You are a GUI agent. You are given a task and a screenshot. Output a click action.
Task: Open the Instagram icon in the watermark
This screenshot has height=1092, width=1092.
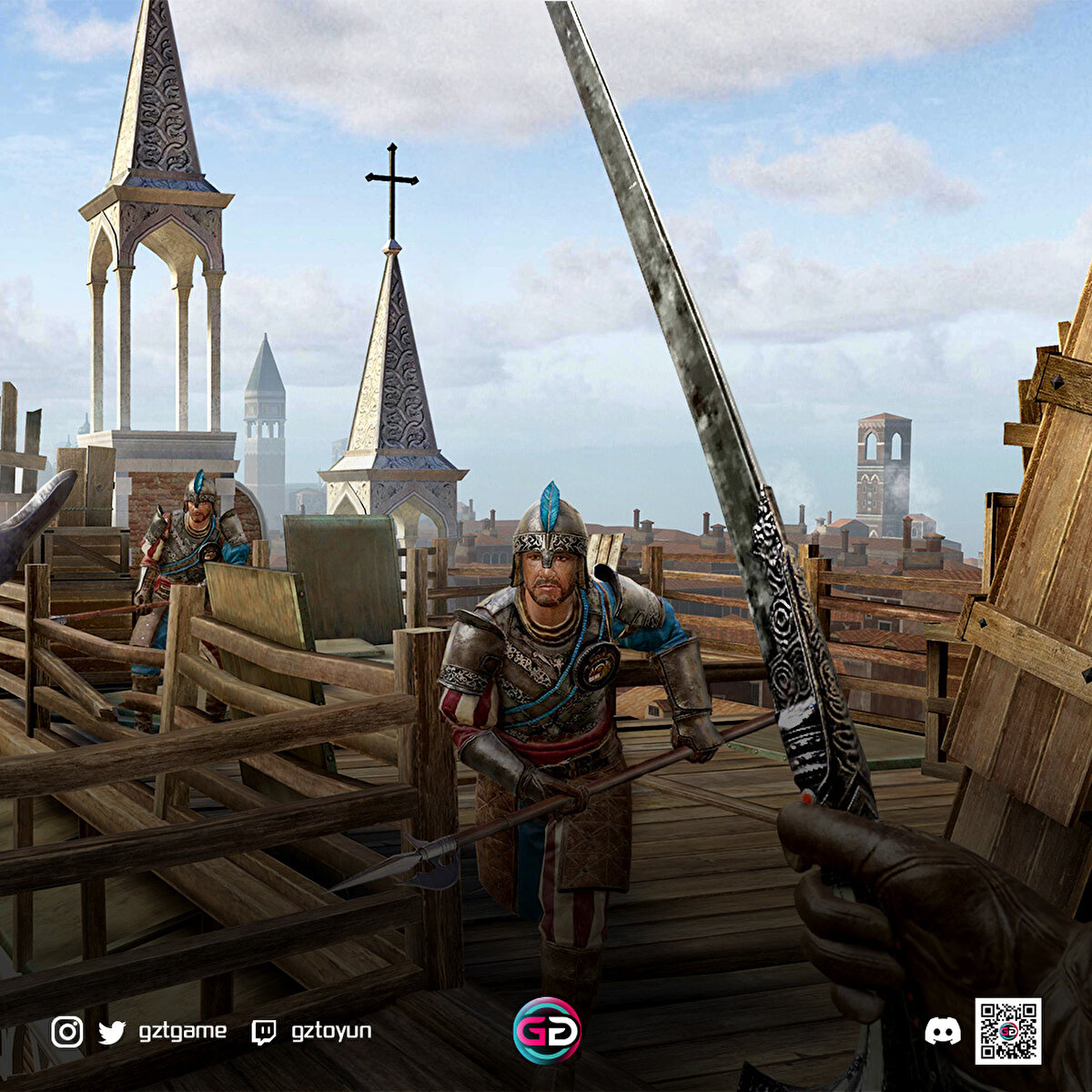tap(66, 1032)
